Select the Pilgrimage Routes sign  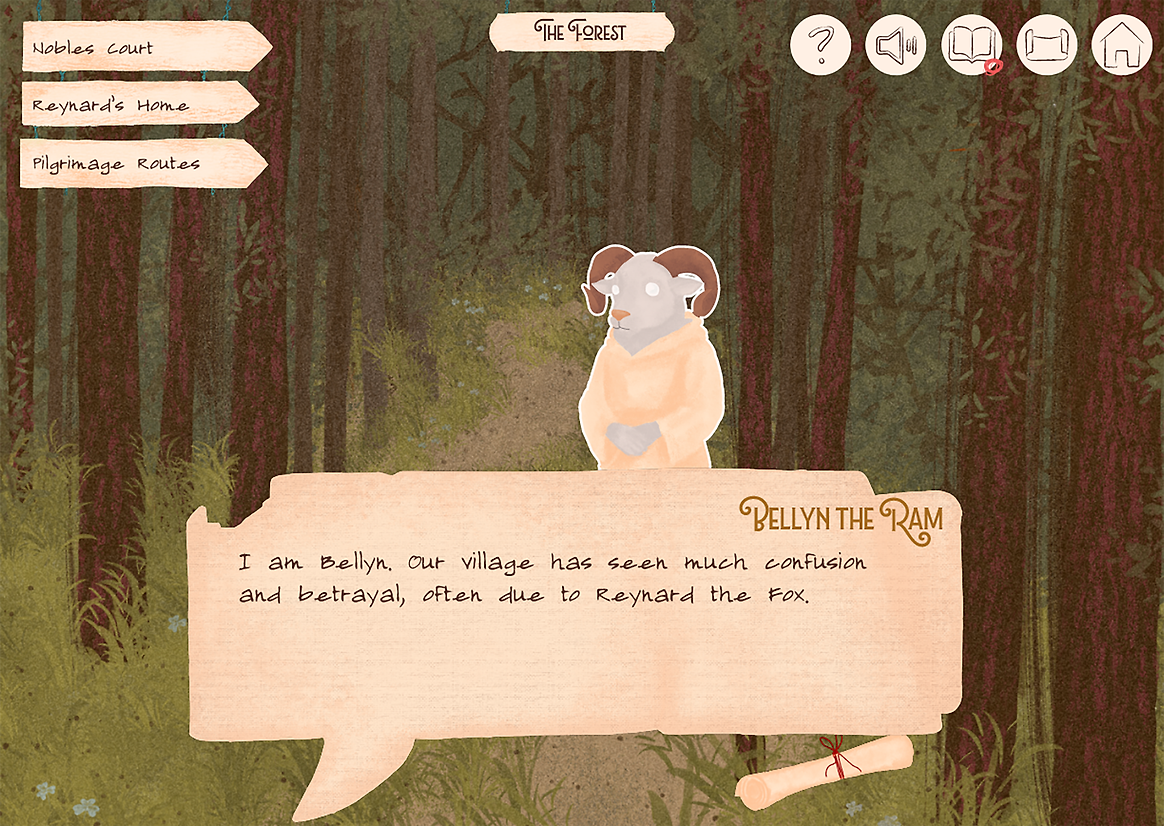point(138,163)
